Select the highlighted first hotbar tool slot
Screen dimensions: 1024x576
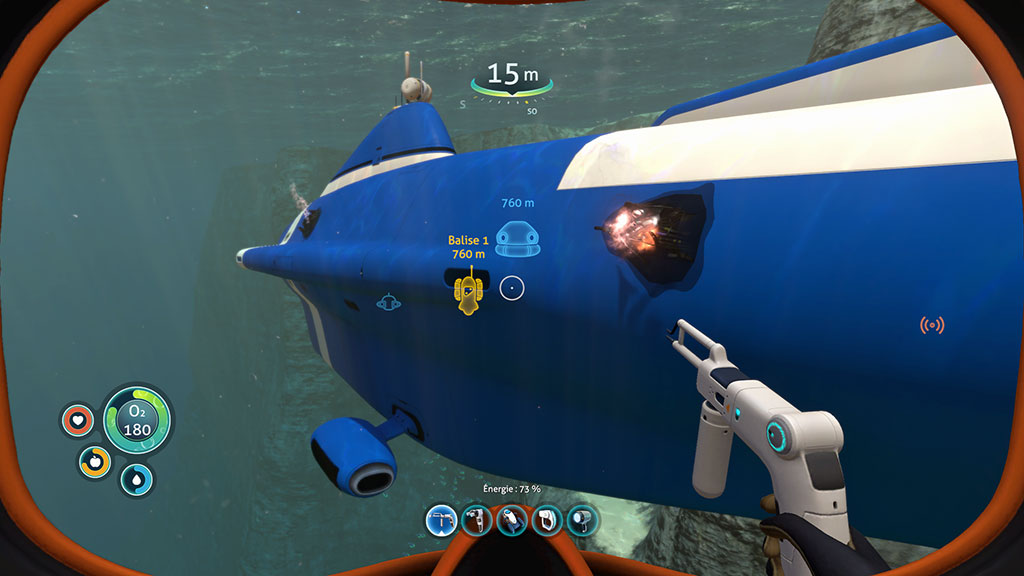click(441, 519)
